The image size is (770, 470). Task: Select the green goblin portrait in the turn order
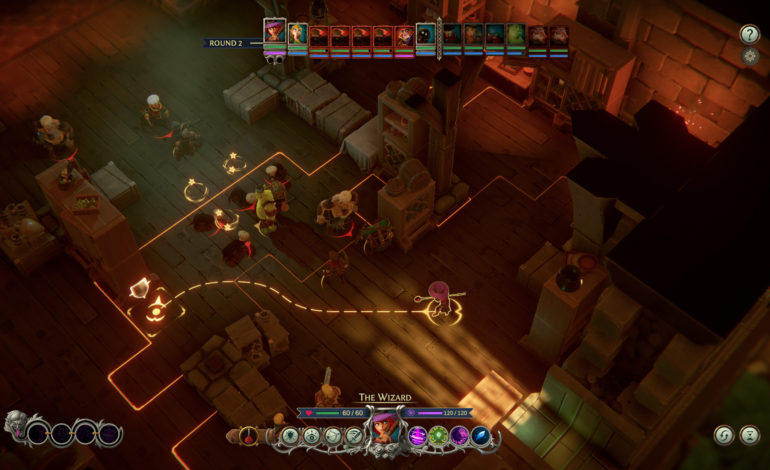click(x=515, y=36)
